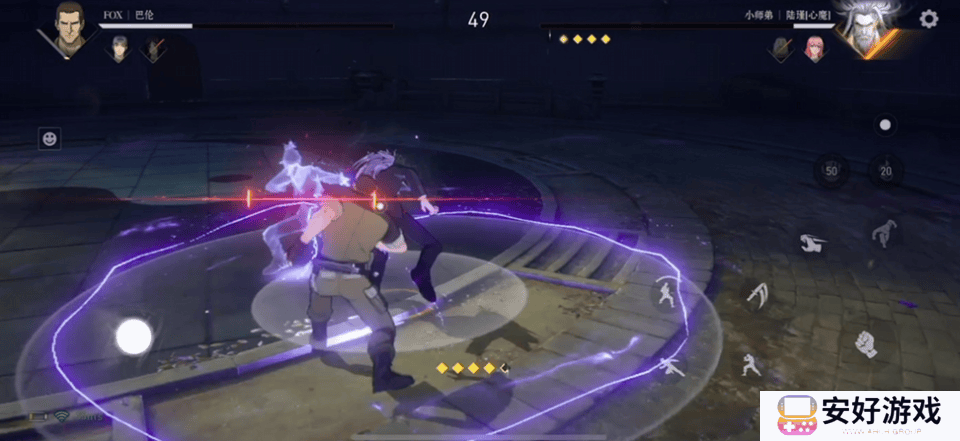Screen dimensions: 960x441
Task: Activate the fist basic attack button
Action: point(865,344)
